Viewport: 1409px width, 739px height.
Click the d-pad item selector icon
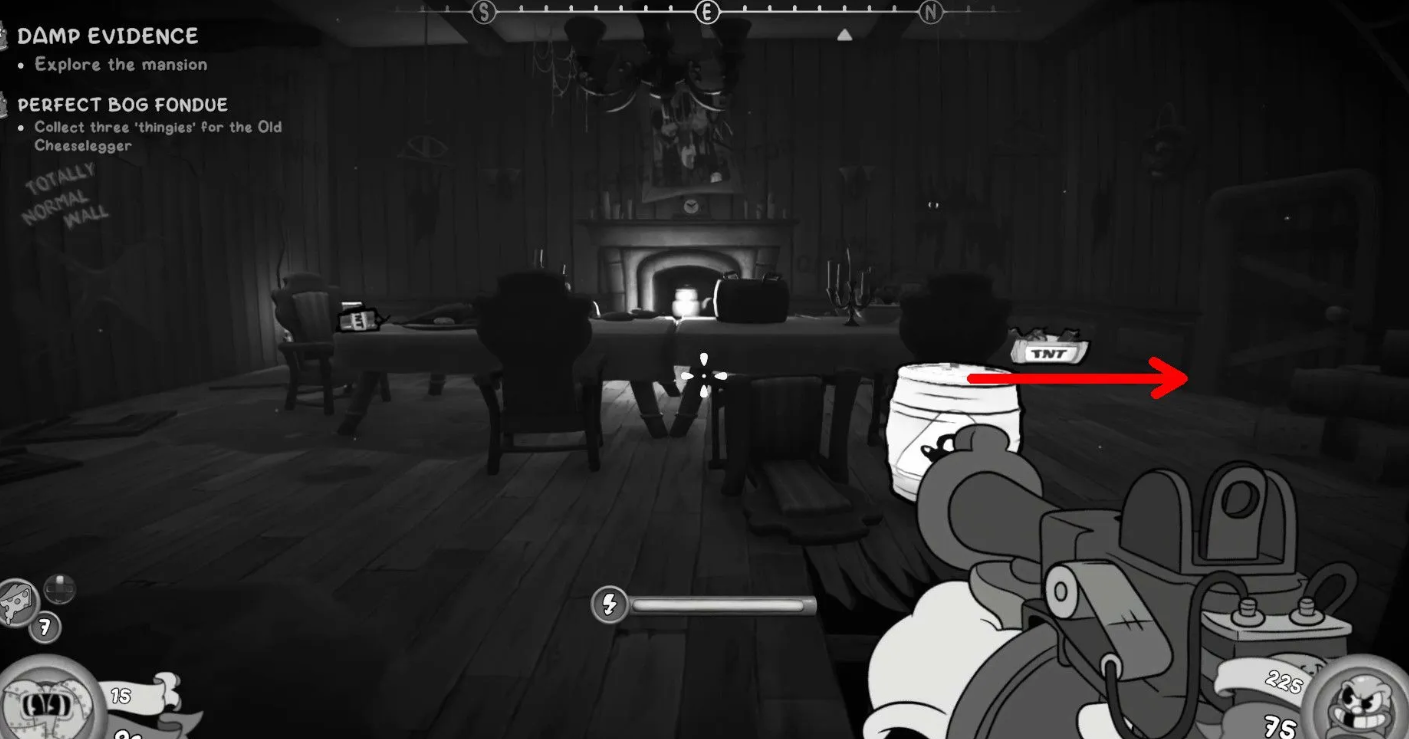[x=60, y=589]
